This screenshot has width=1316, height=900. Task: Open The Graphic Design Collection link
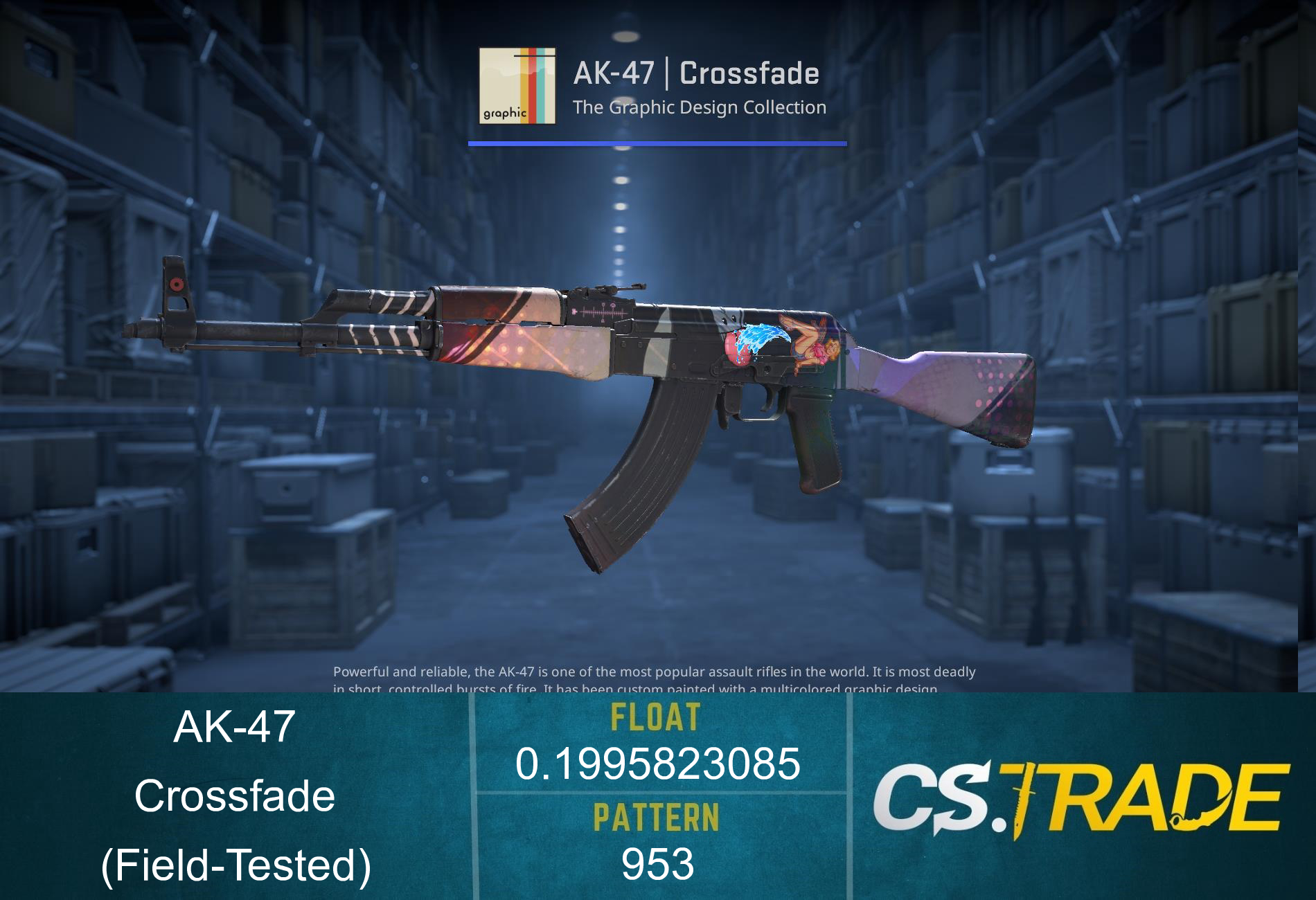tap(700, 107)
